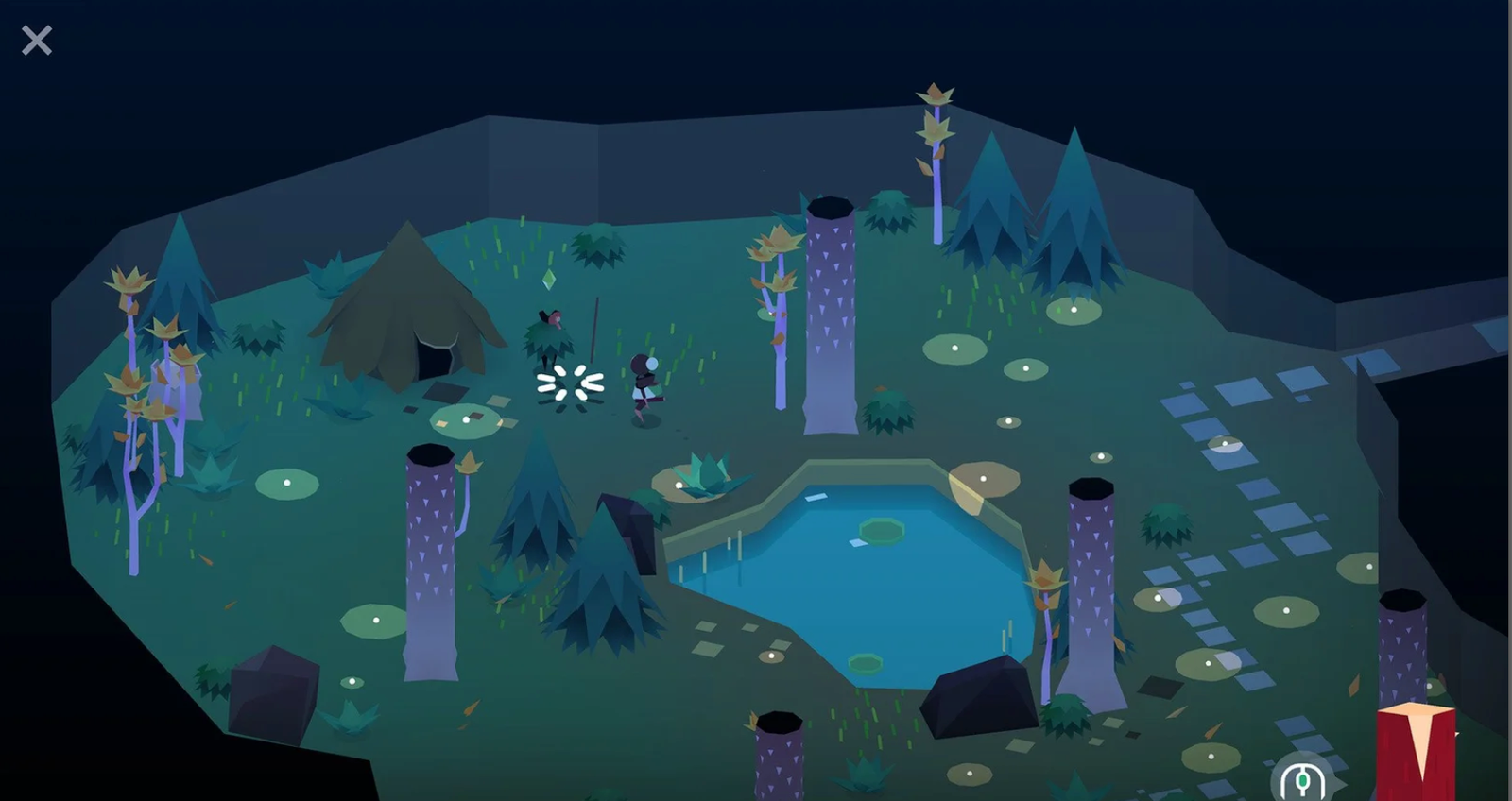
Task: Select the player character with the round backpack
Action: pyautogui.click(x=644, y=383)
